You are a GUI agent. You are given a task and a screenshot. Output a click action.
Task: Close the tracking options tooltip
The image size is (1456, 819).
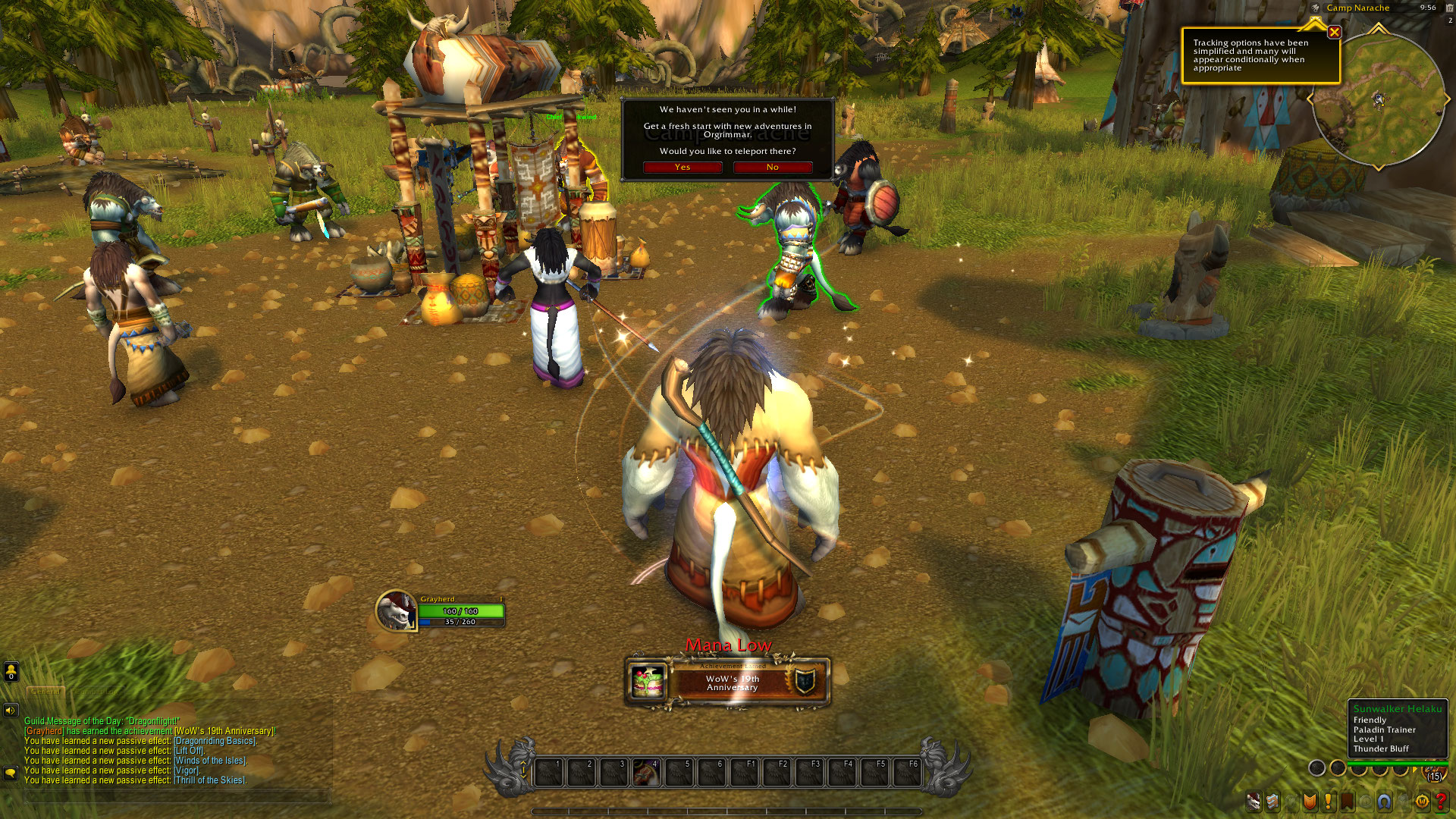pyautogui.click(x=1334, y=32)
